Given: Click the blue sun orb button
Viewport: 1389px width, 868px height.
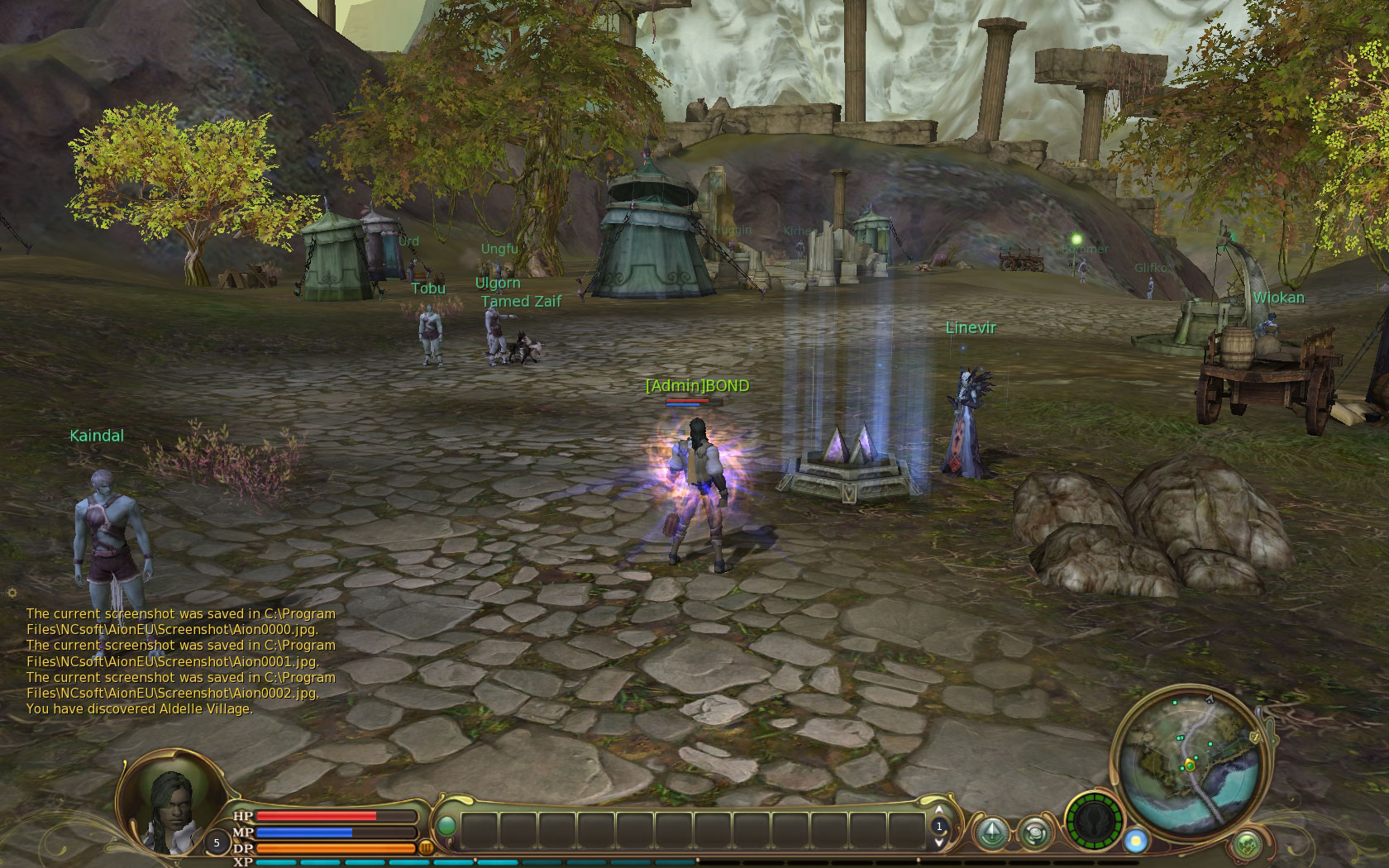Looking at the screenshot, I should point(1135,841).
